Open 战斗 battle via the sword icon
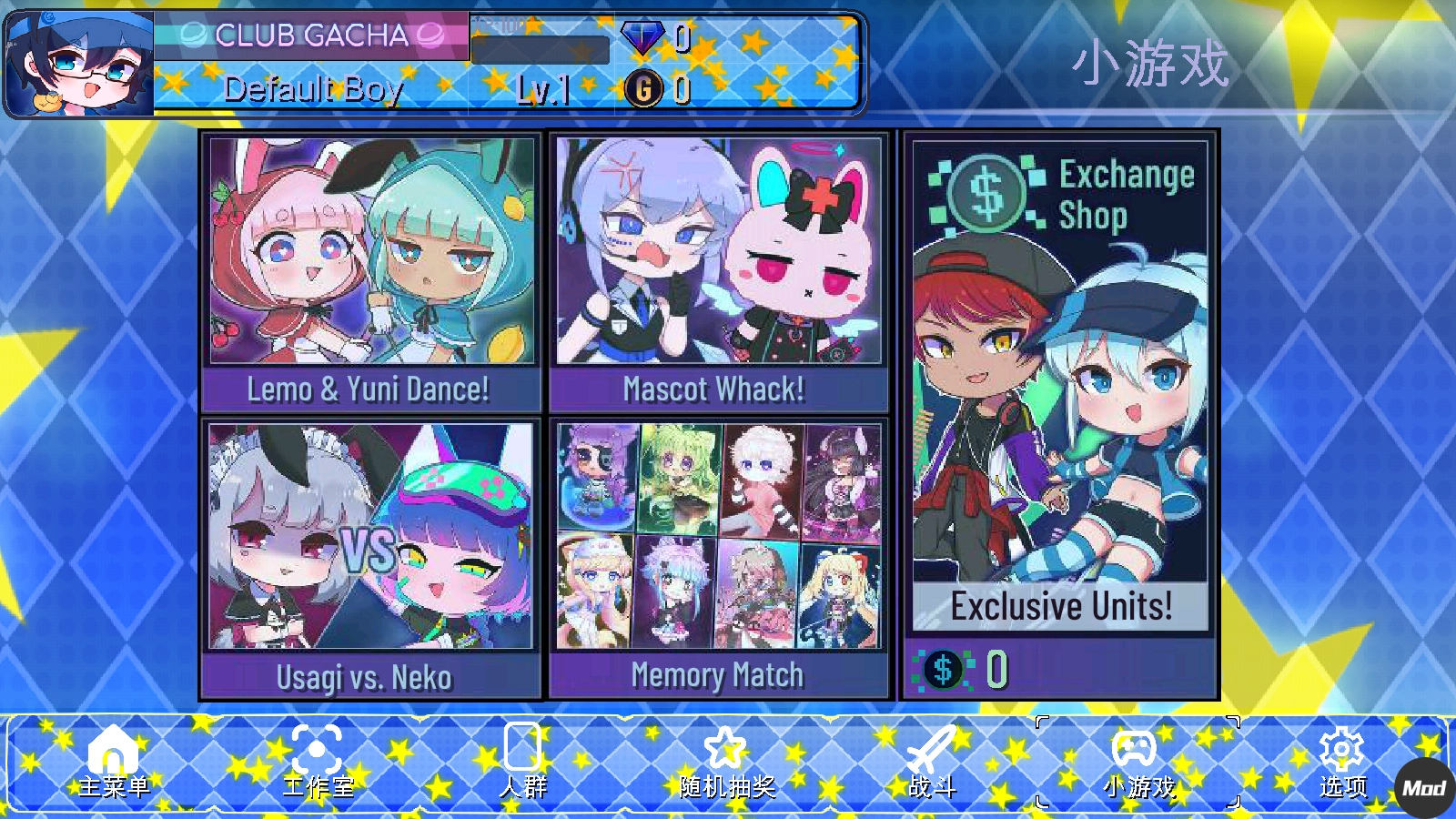This screenshot has height=819, width=1456. (x=930, y=751)
